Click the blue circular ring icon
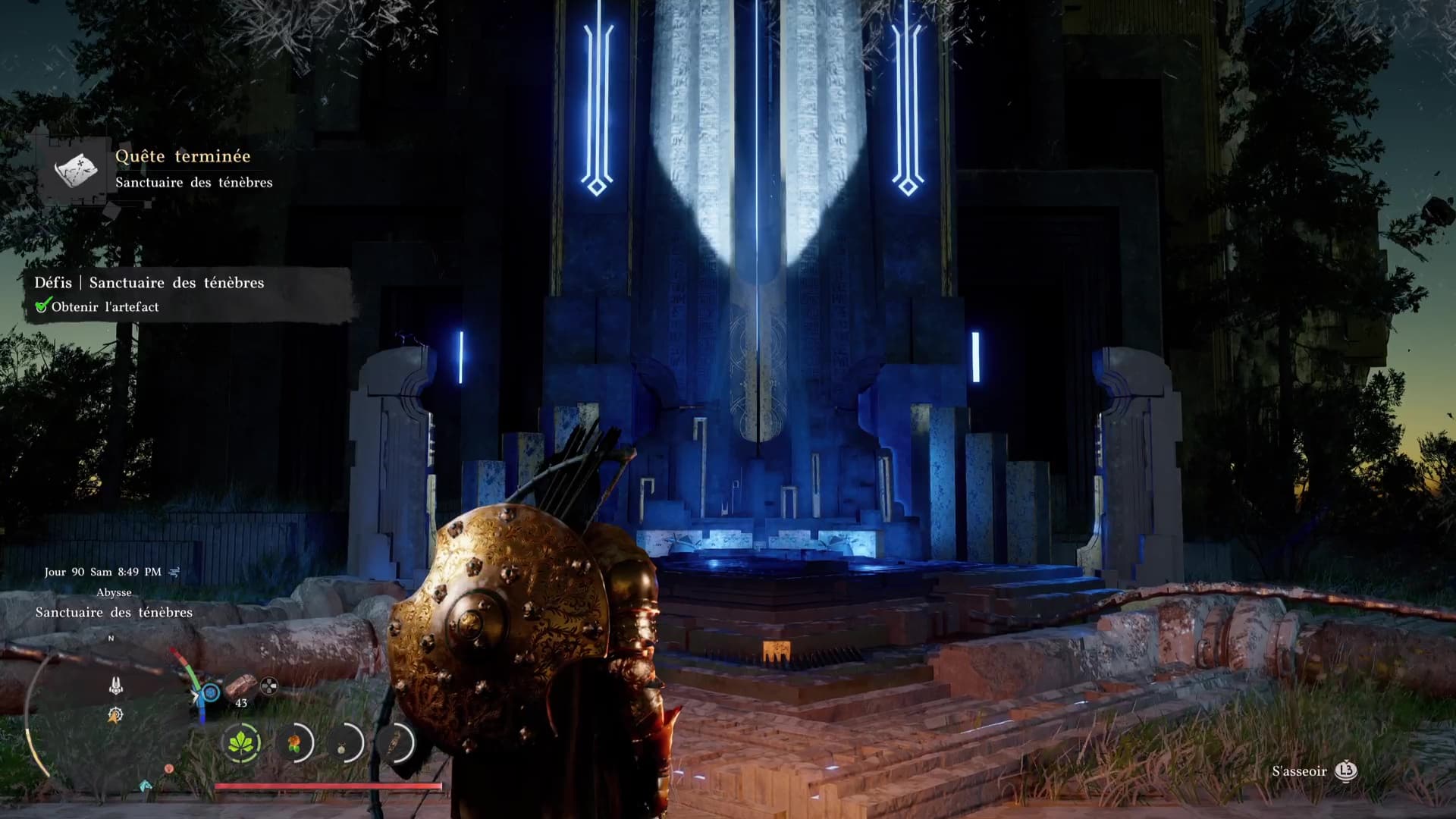Viewport: 1456px width, 819px height. click(210, 692)
